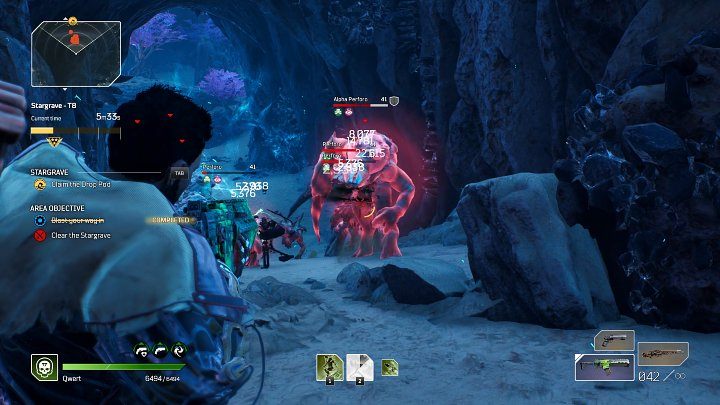This screenshot has width=720, height=405.
Task: Activate the first ability in slot 1
Action: tap(329, 367)
